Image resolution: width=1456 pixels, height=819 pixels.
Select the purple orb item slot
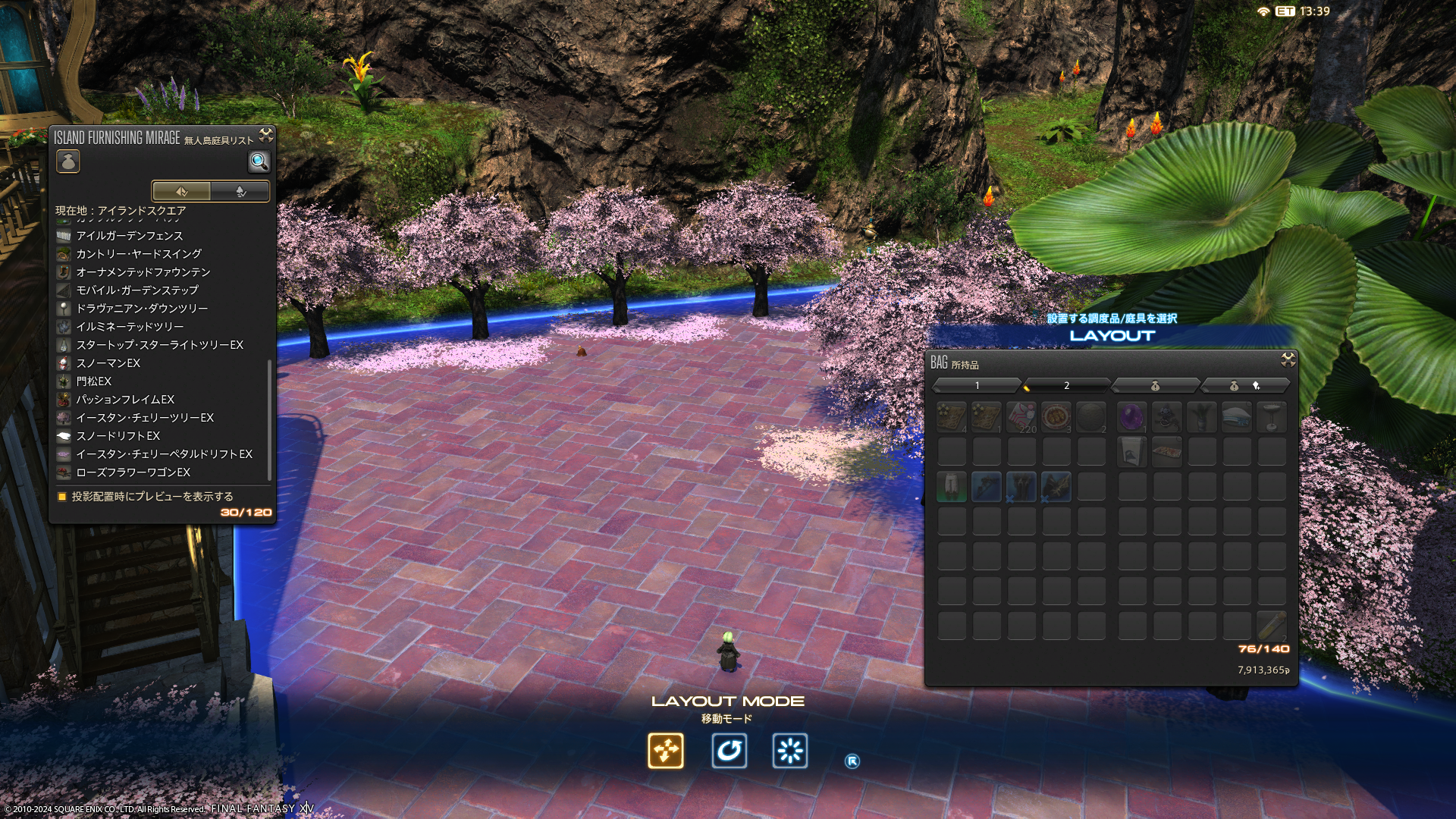pos(1131,416)
